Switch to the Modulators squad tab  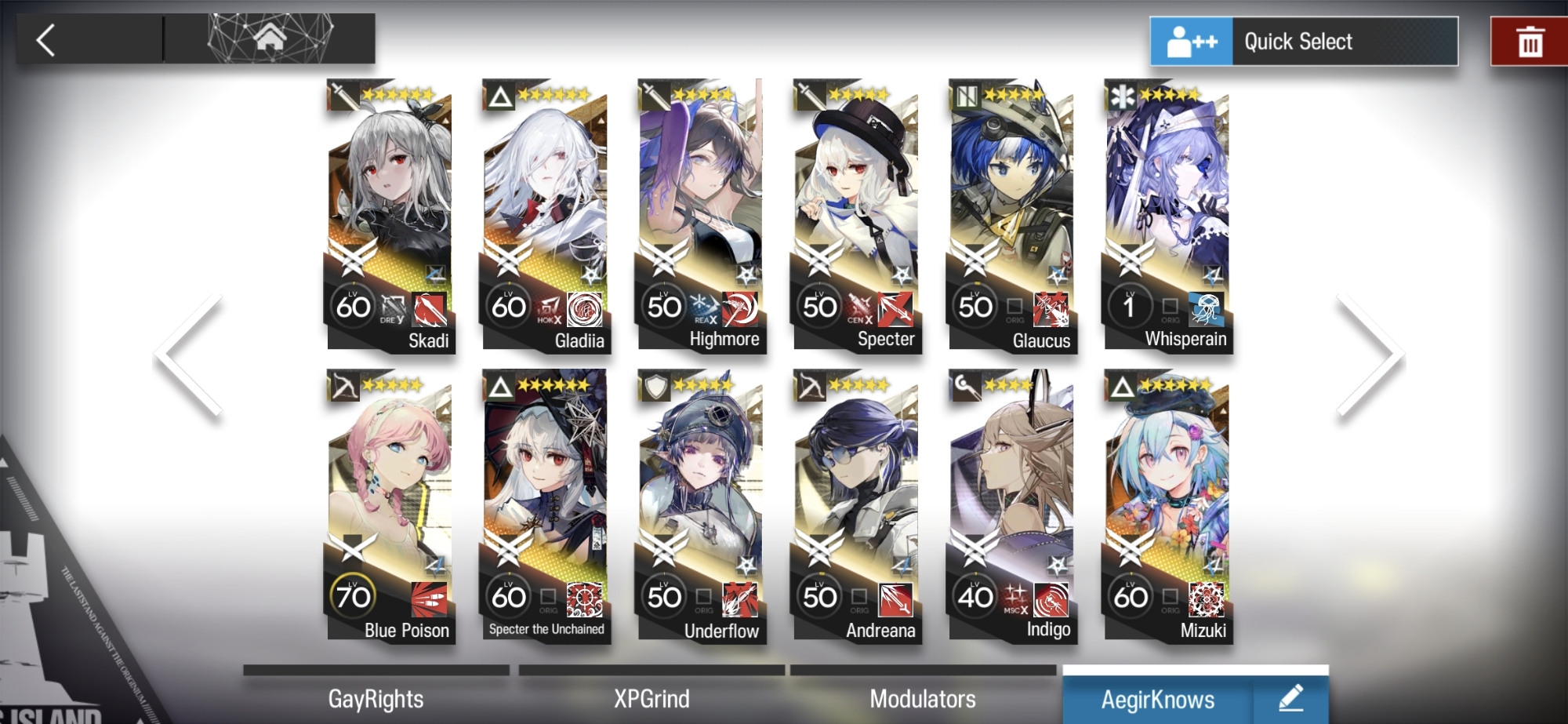point(923,698)
